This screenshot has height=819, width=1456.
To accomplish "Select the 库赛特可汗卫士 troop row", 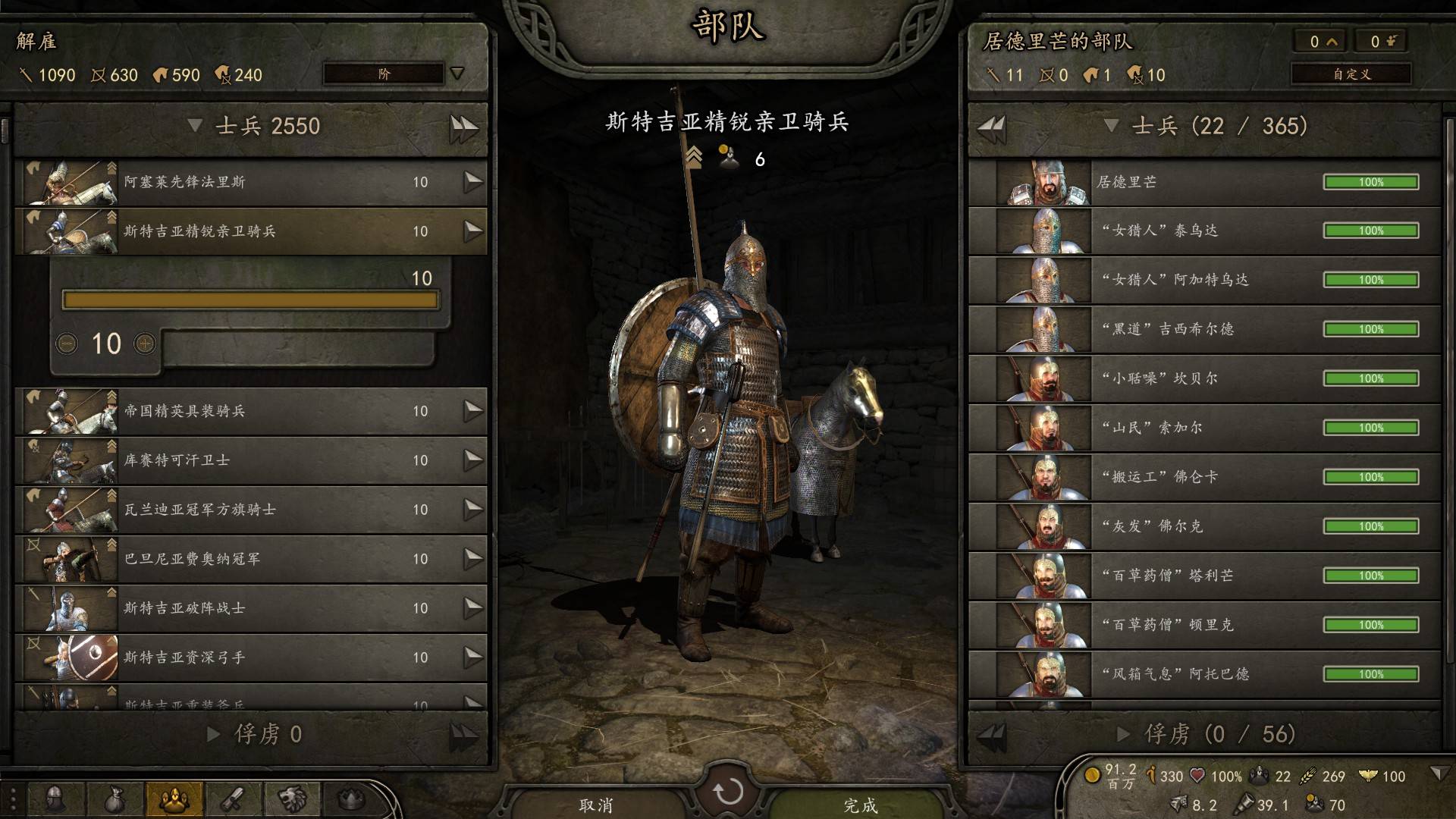I will pos(250,460).
